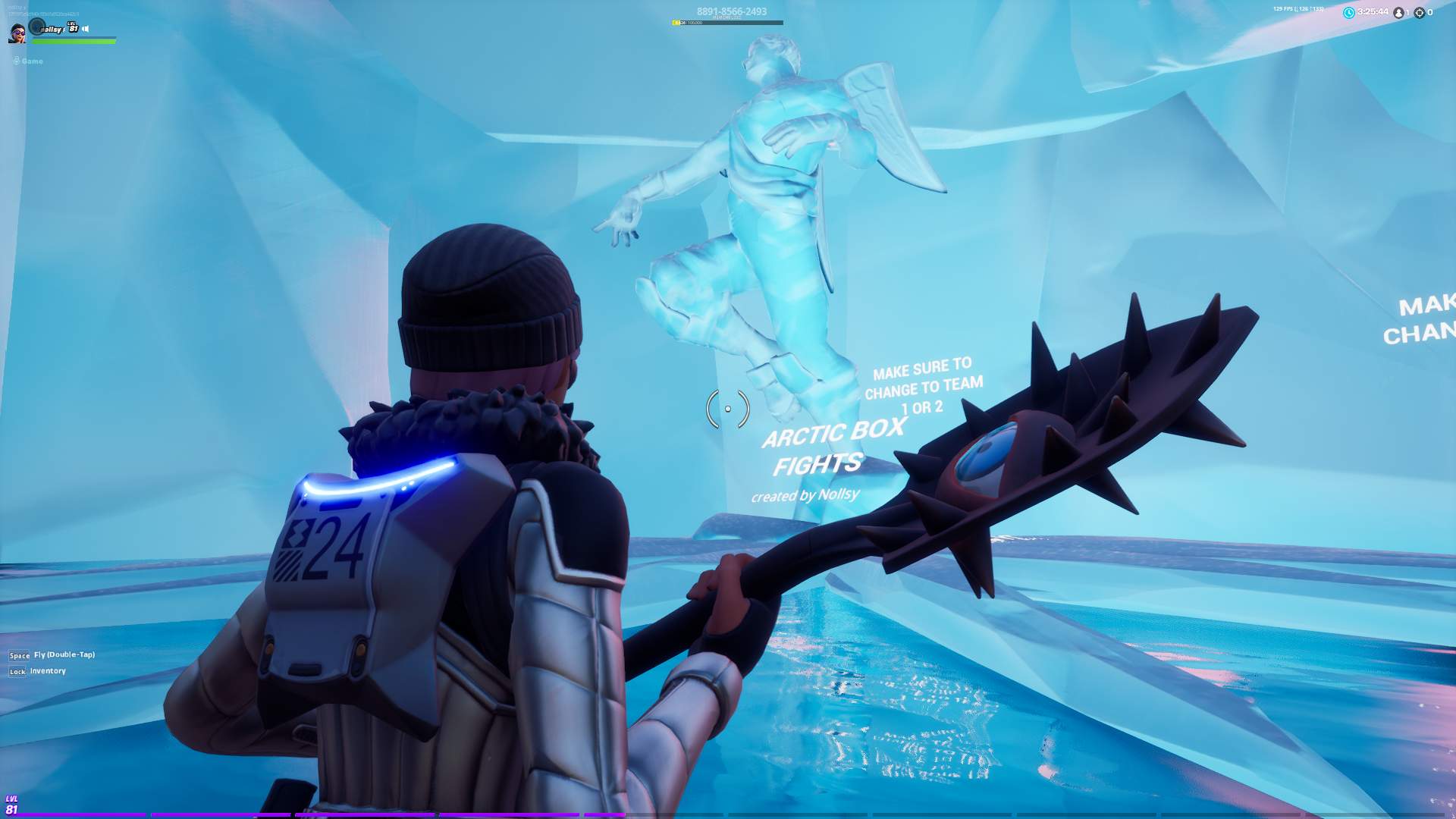Click the center aiming reticle
Image resolution: width=1456 pixels, height=819 pixels.
tap(729, 408)
